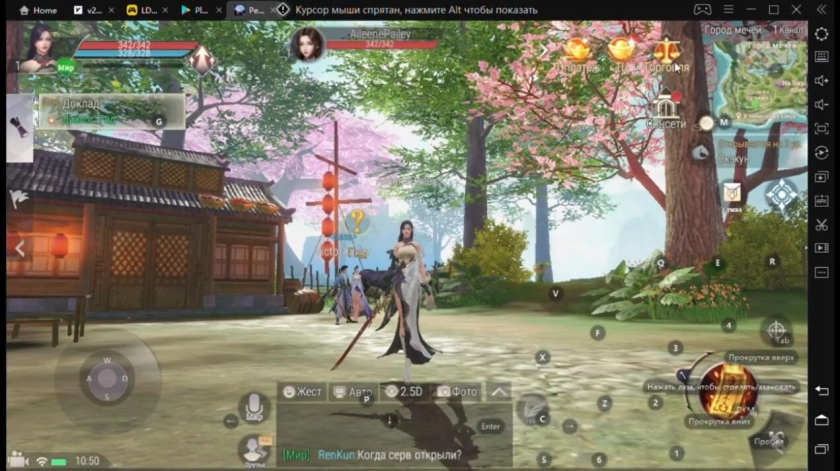This screenshot has width=840, height=471.
Task: Open the minimap of Город мечей
Action: tap(760, 79)
